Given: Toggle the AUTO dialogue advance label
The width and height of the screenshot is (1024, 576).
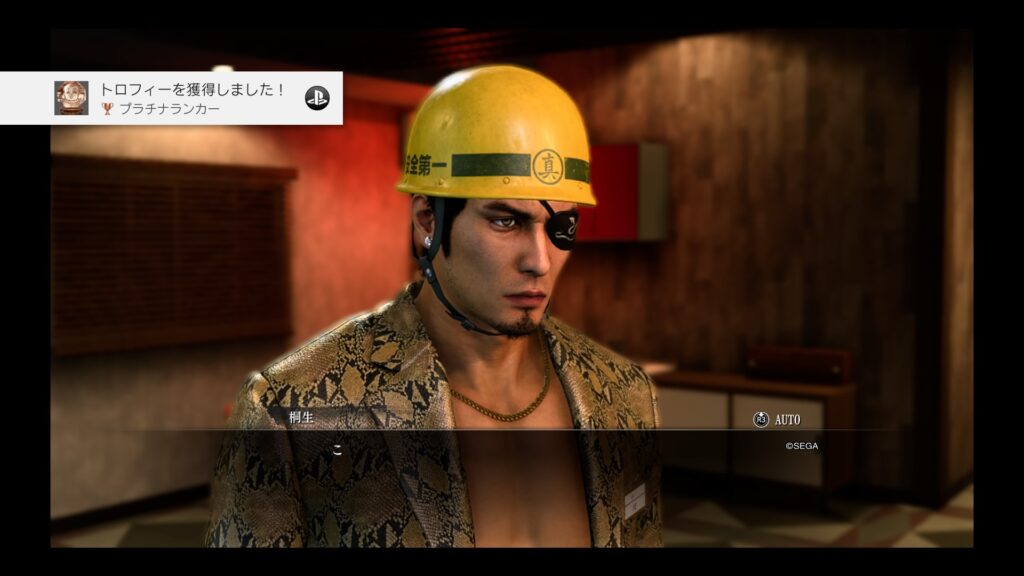Looking at the screenshot, I should pyautogui.click(x=787, y=420).
